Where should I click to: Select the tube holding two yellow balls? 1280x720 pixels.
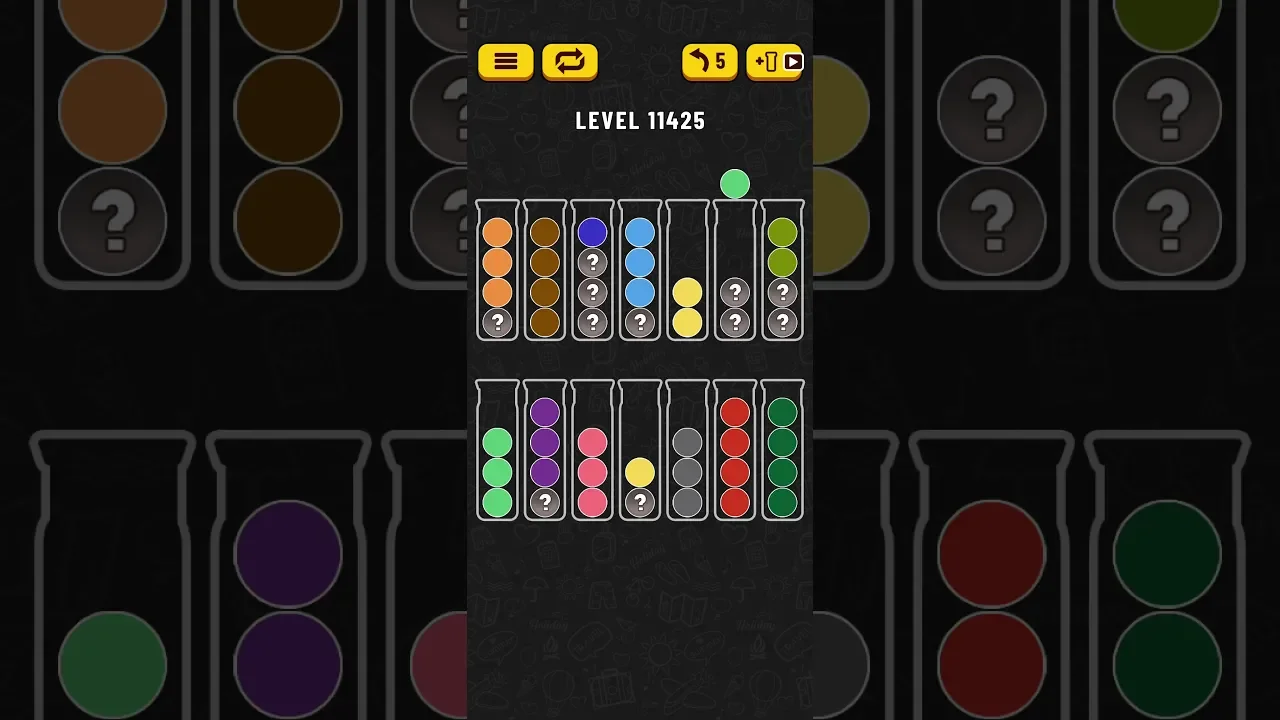pos(687,272)
